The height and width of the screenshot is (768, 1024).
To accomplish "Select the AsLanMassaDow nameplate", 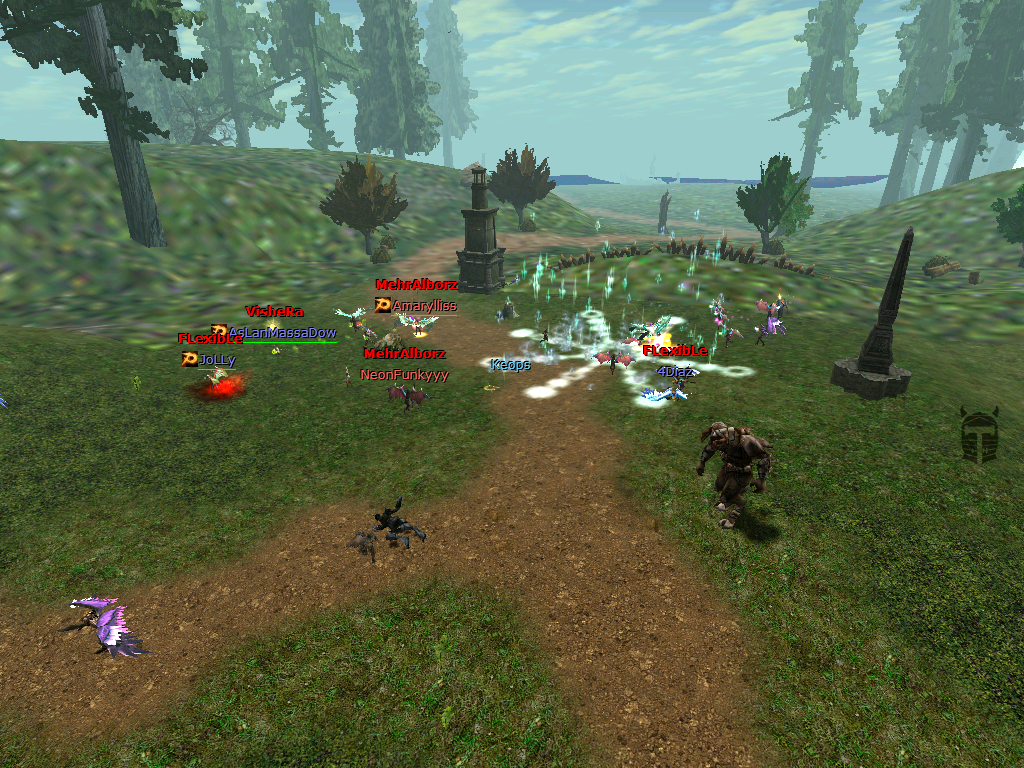I will click(281, 332).
